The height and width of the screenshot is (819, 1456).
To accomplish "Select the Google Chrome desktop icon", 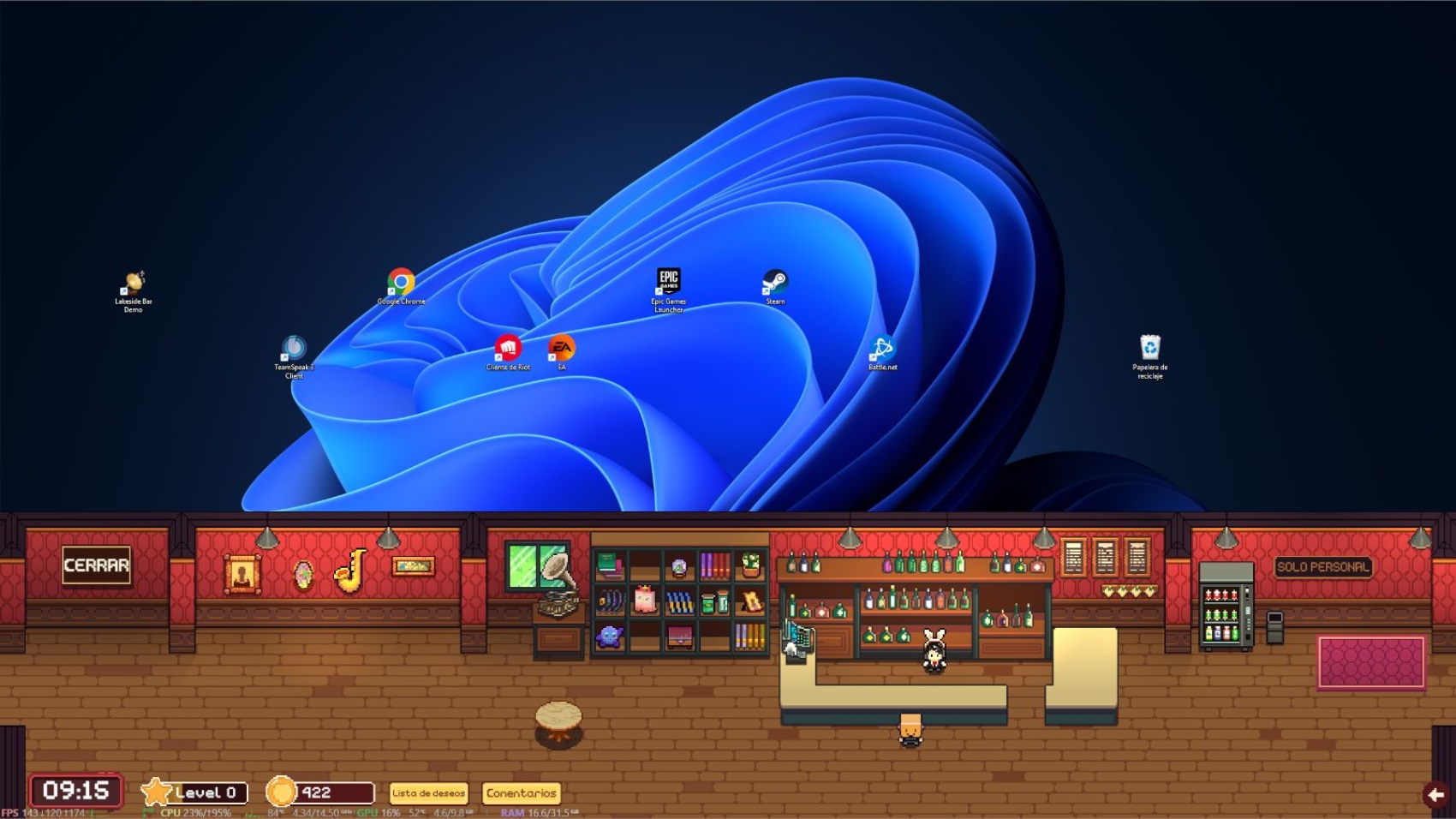I will [x=401, y=285].
